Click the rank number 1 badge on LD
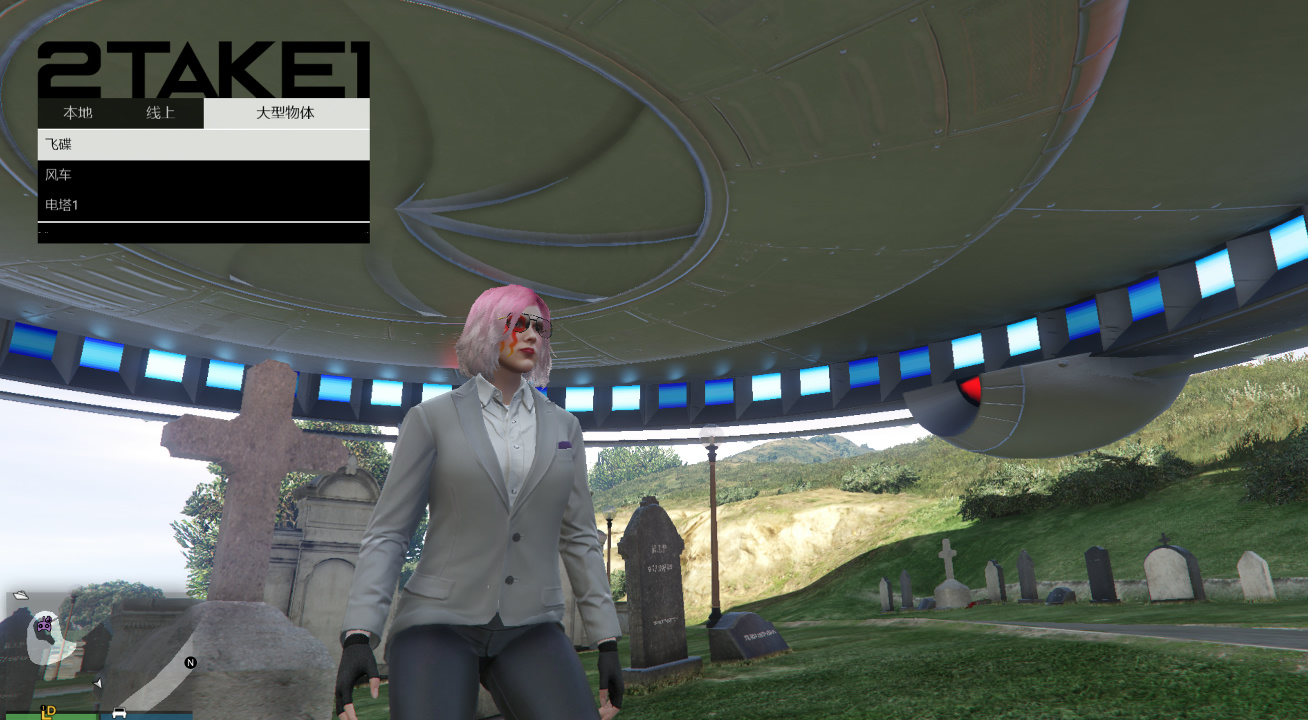 coord(42,707)
